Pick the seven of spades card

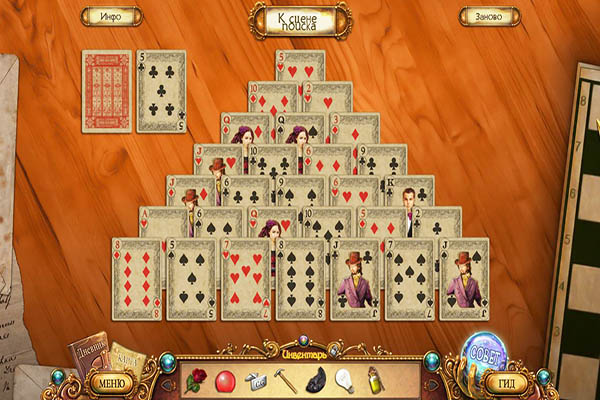(410, 278)
